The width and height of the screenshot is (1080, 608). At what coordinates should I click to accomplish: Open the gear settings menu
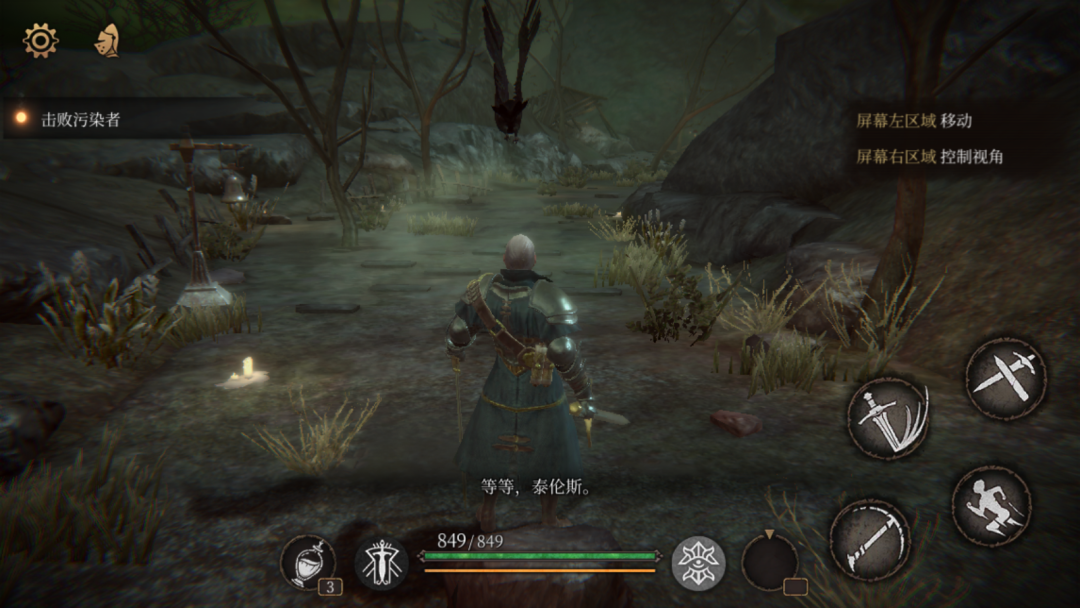pos(41,40)
